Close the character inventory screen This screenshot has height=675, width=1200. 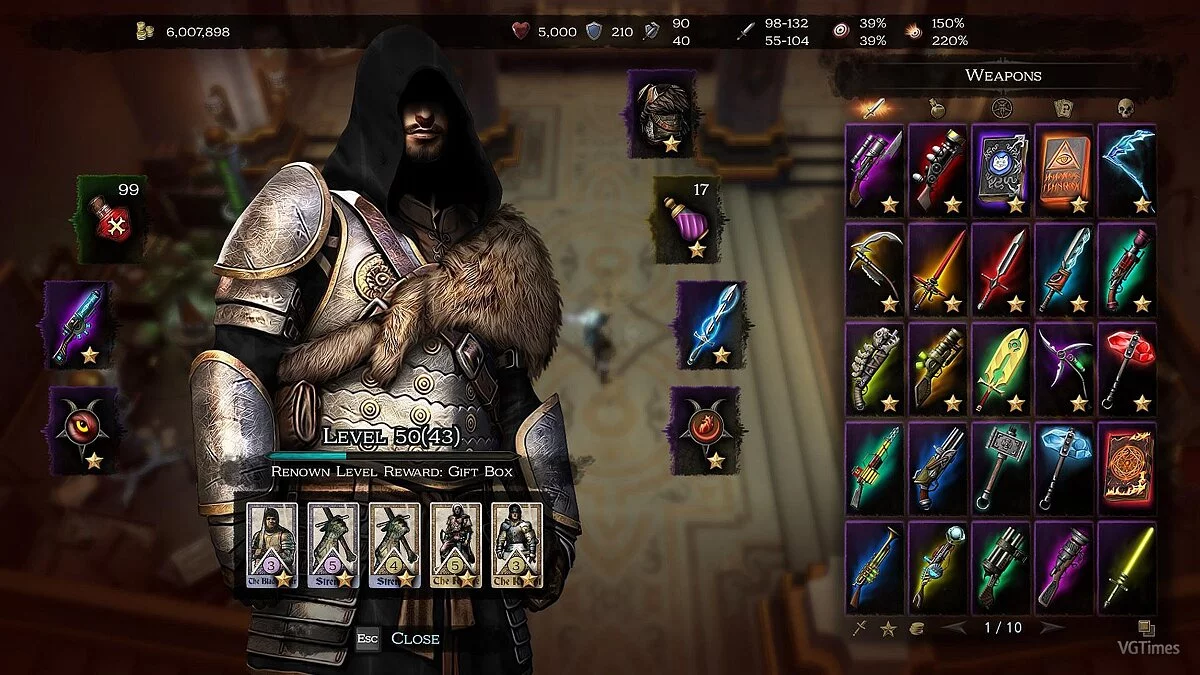pos(401,638)
